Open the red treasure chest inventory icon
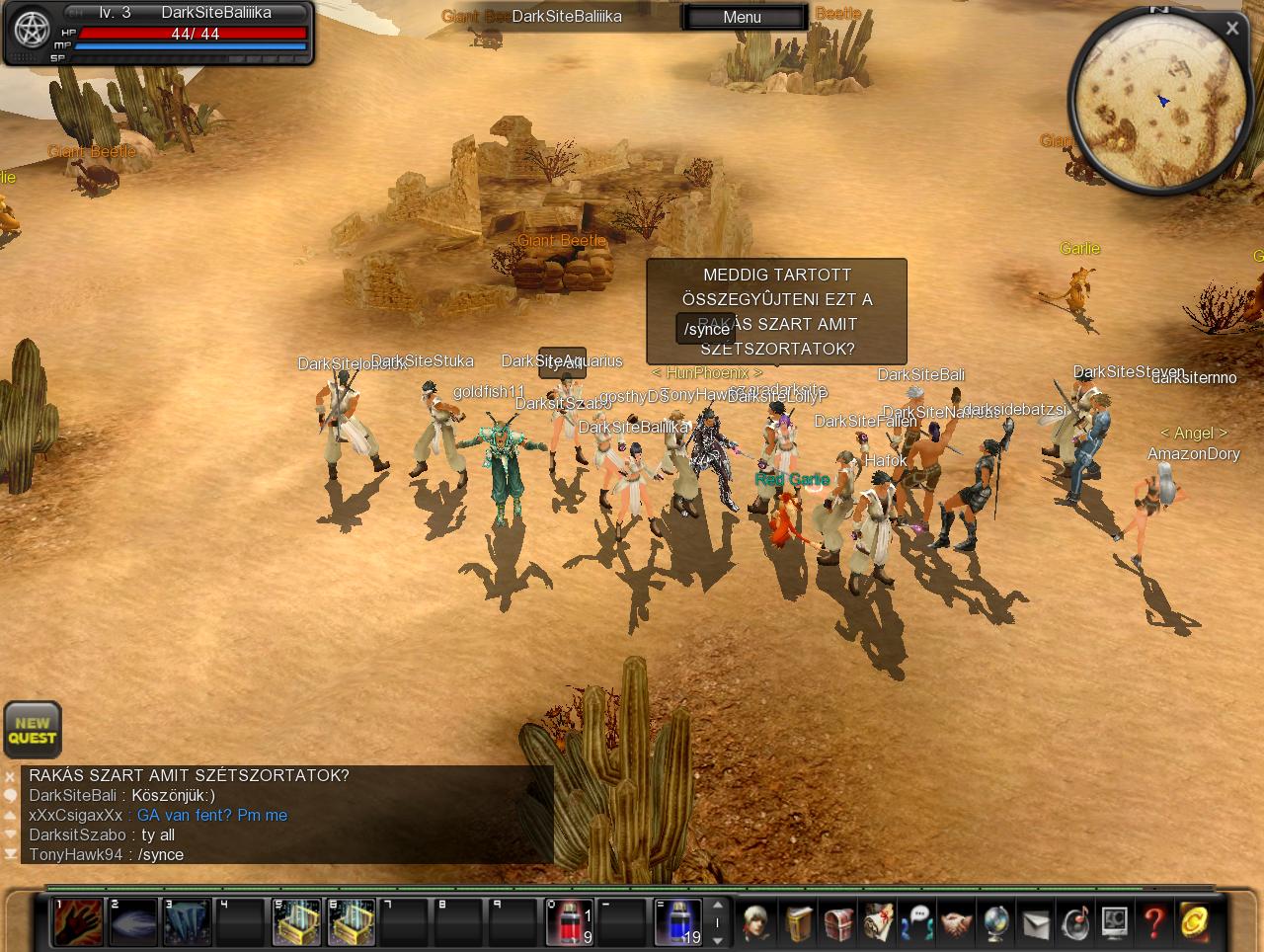The image size is (1264, 952). tap(838, 923)
